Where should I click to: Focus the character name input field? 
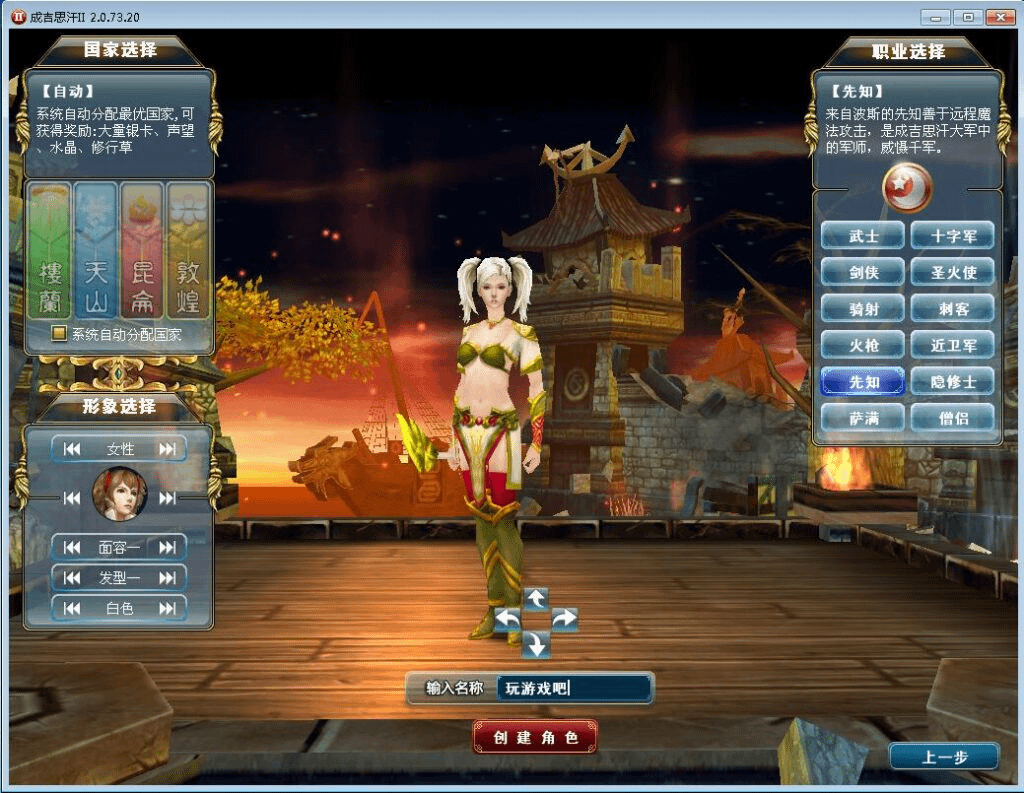click(x=574, y=688)
